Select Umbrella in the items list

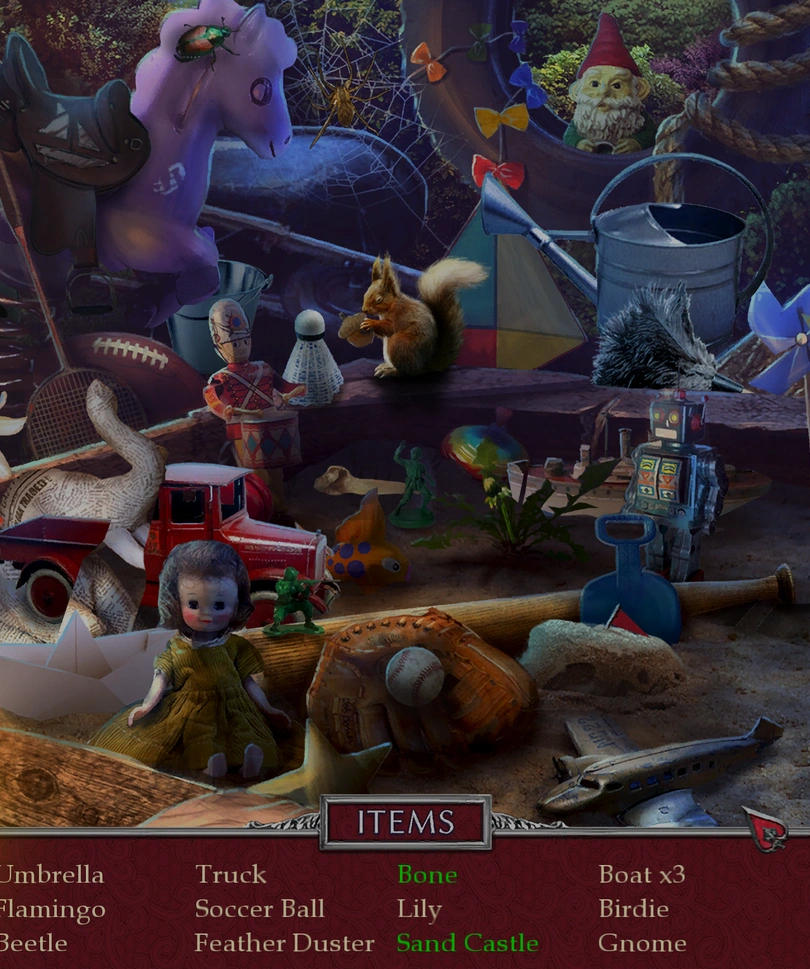(x=51, y=875)
